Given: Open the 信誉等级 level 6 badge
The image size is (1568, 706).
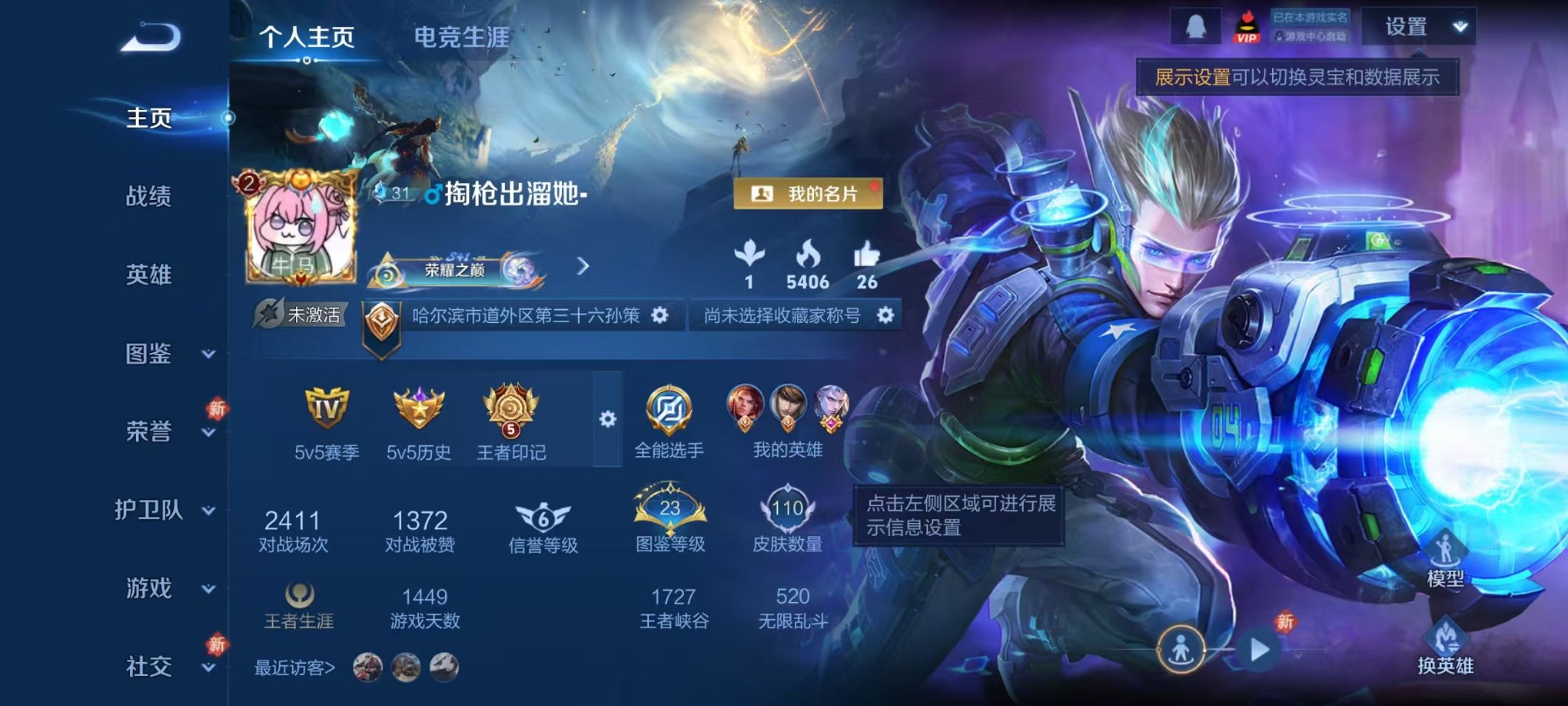Looking at the screenshot, I should click(541, 521).
